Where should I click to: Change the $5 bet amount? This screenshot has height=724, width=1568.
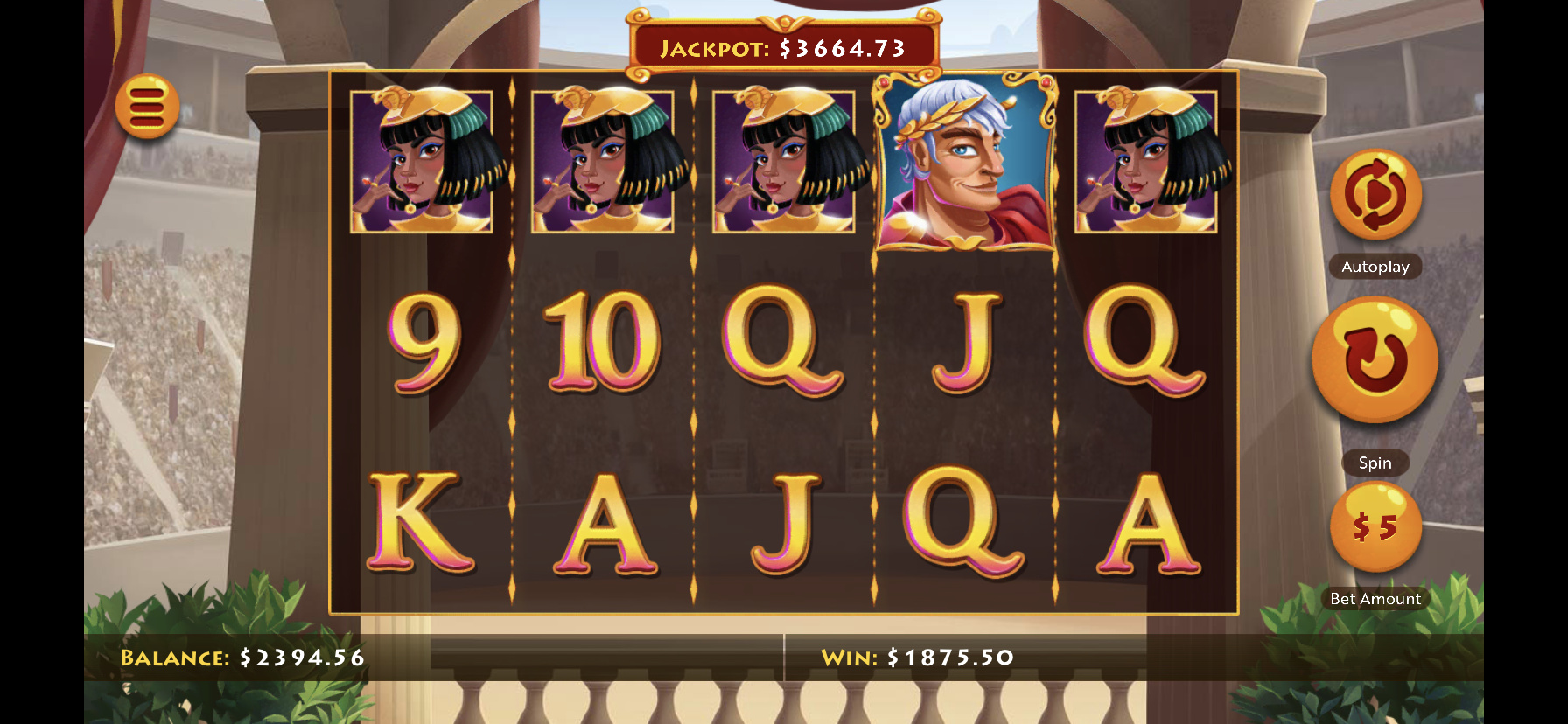(1375, 526)
